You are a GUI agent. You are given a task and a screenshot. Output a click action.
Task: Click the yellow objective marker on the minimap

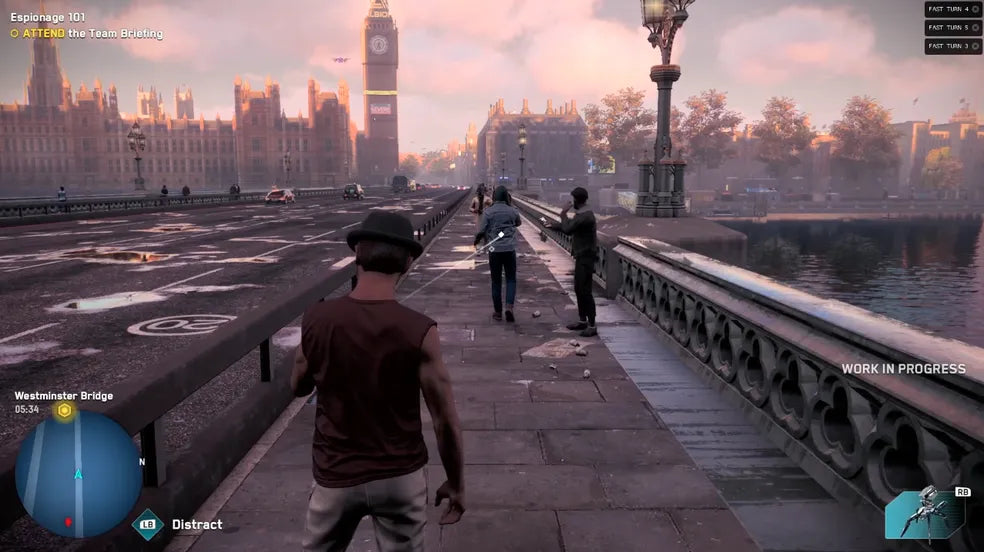click(65, 411)
